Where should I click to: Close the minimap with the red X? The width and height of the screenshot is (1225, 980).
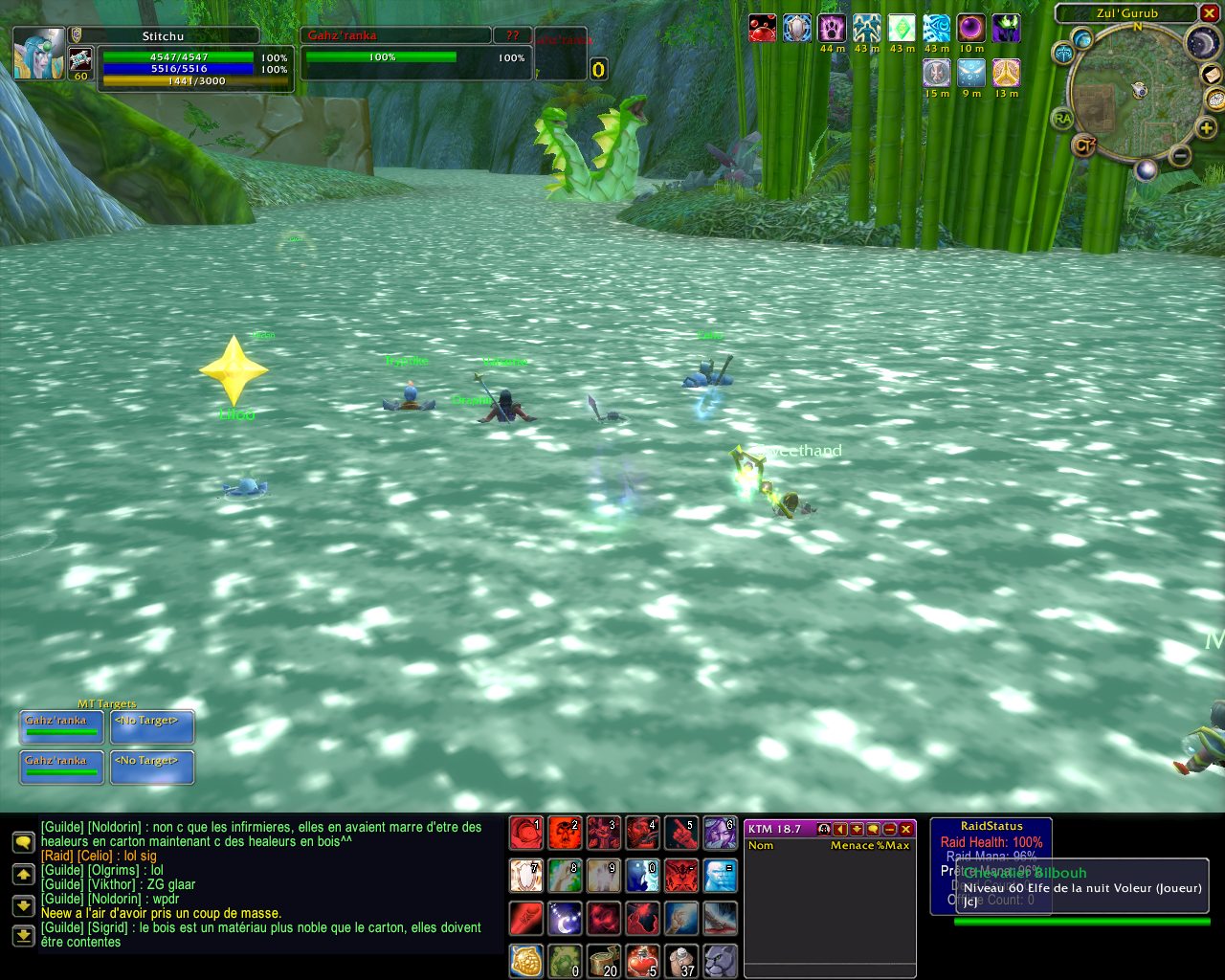1209,13
